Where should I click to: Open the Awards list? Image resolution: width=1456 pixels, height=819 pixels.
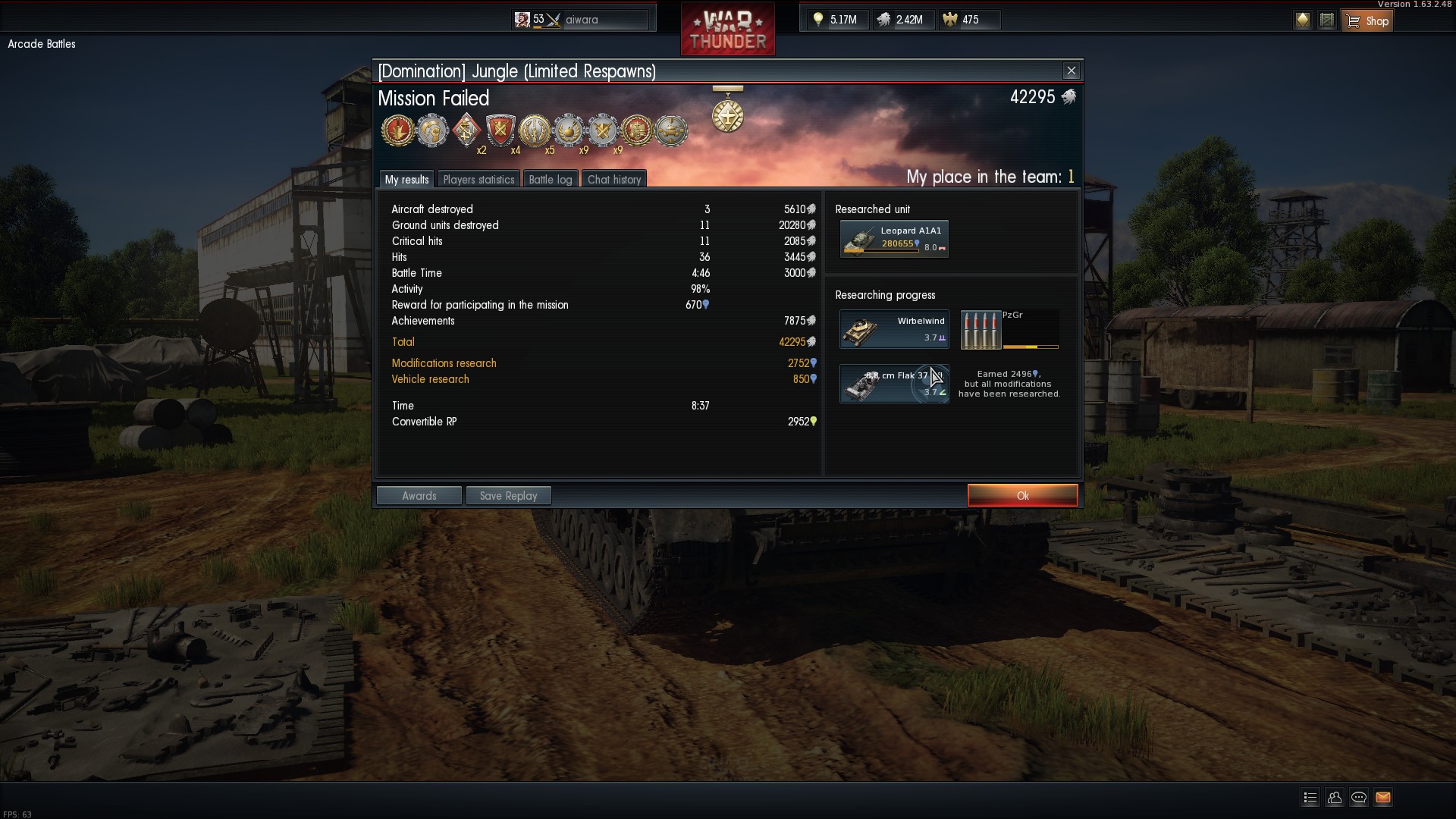click(x=419, y=495)
